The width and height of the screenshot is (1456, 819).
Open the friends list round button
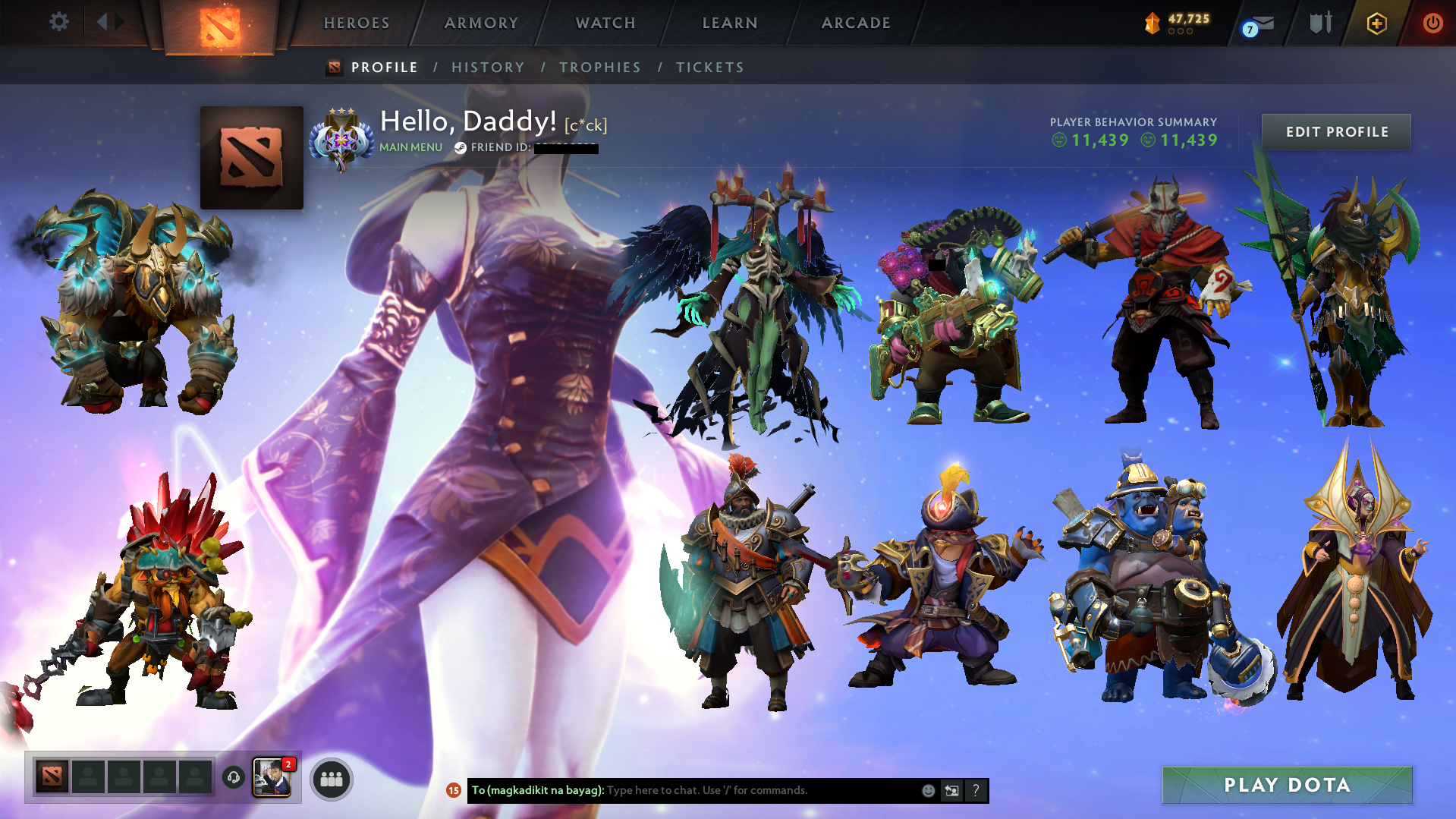pos(332,779)
